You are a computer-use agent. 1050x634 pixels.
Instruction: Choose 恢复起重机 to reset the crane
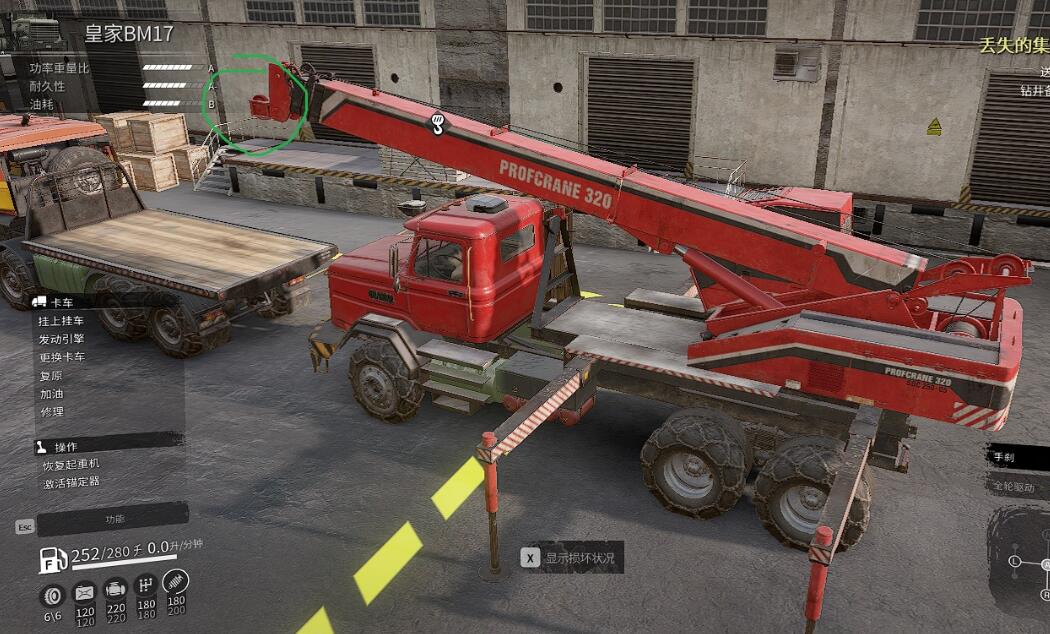tap(70, 465)
